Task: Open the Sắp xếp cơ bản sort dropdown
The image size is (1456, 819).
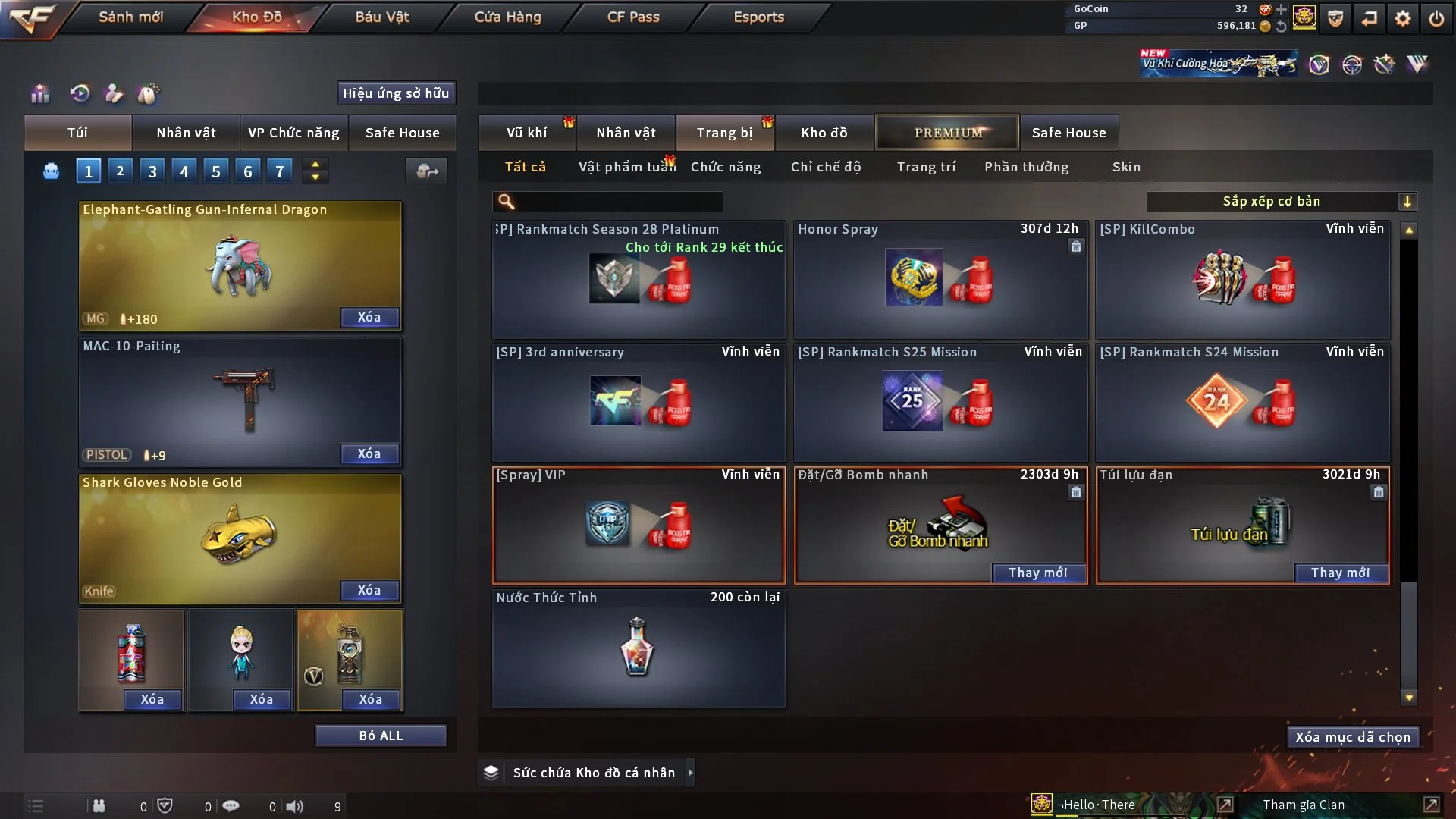Action: (1281, 202)
